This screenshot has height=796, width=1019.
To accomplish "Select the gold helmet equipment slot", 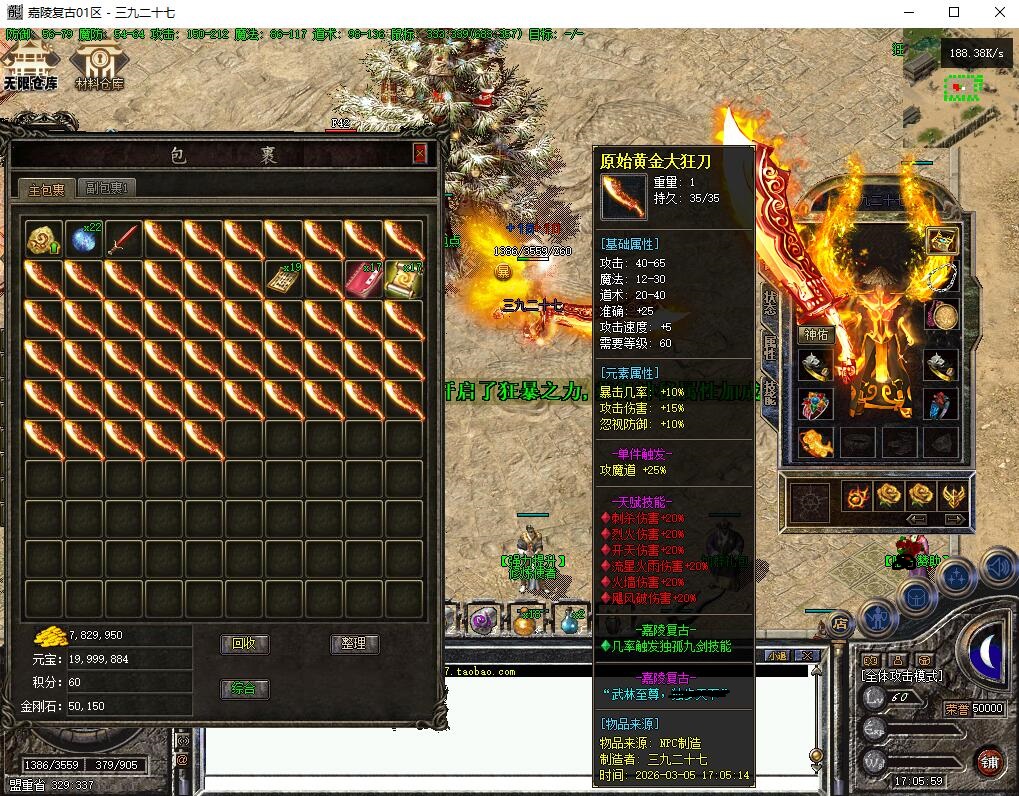I will (x=941, y=241).
